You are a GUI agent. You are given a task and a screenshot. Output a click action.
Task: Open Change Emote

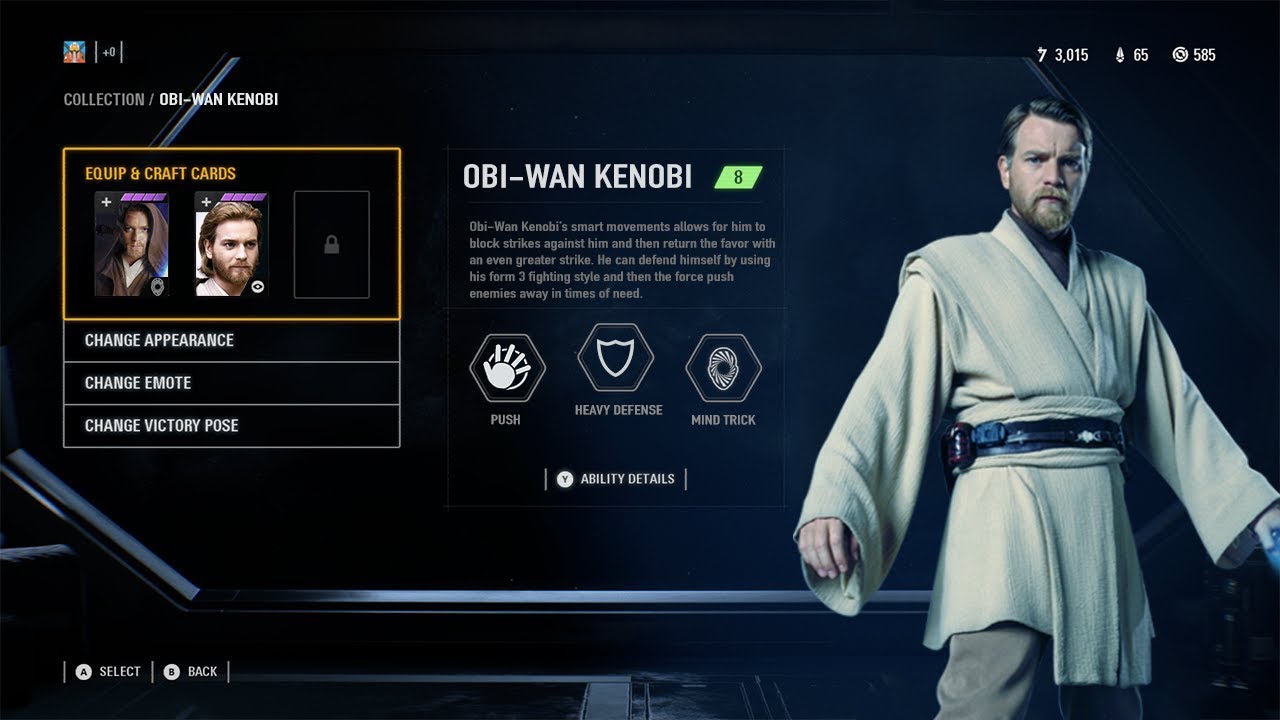click(x=136, y=383)
